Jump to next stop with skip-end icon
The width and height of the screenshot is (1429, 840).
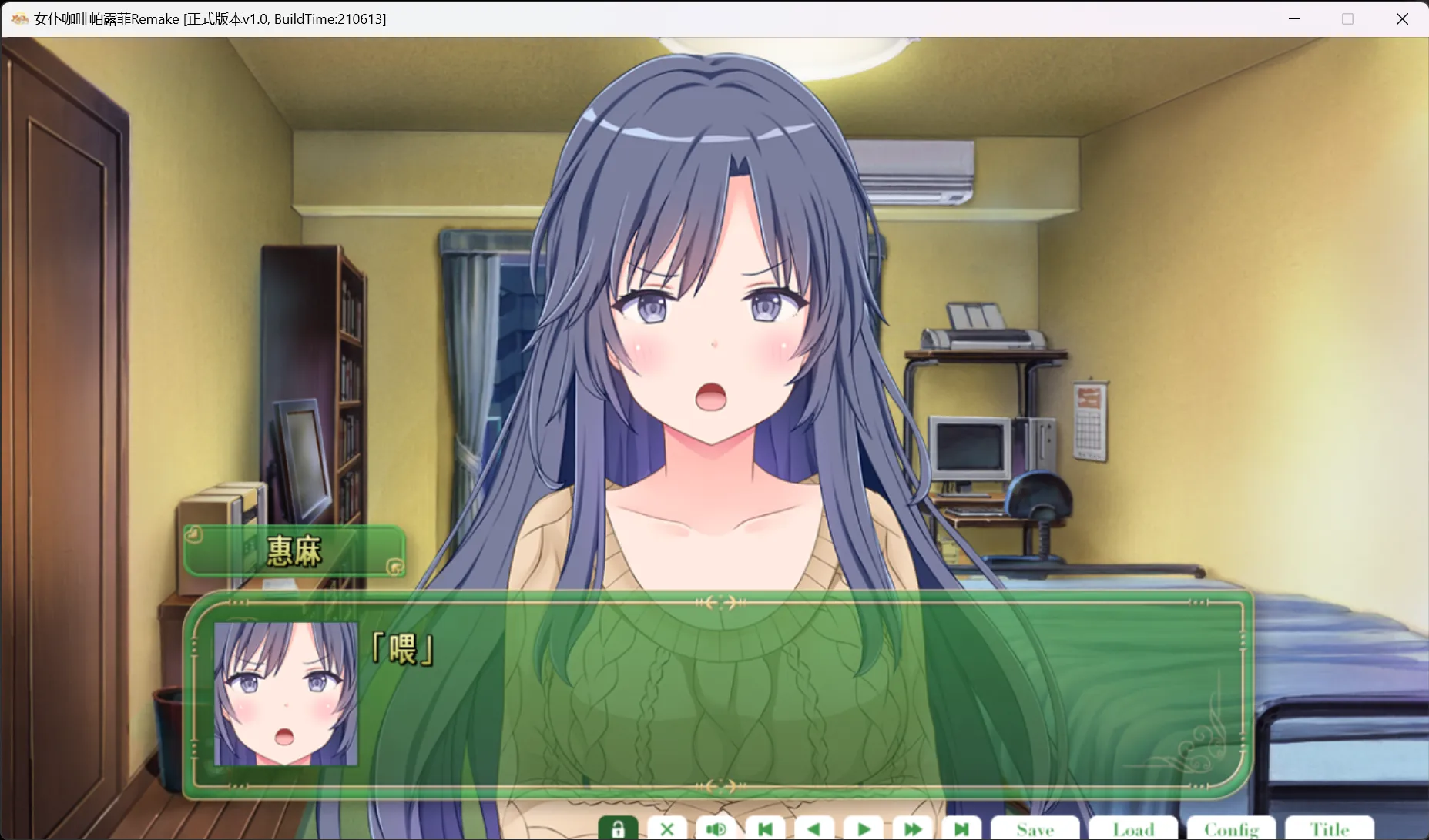click(x=962, y=829)
